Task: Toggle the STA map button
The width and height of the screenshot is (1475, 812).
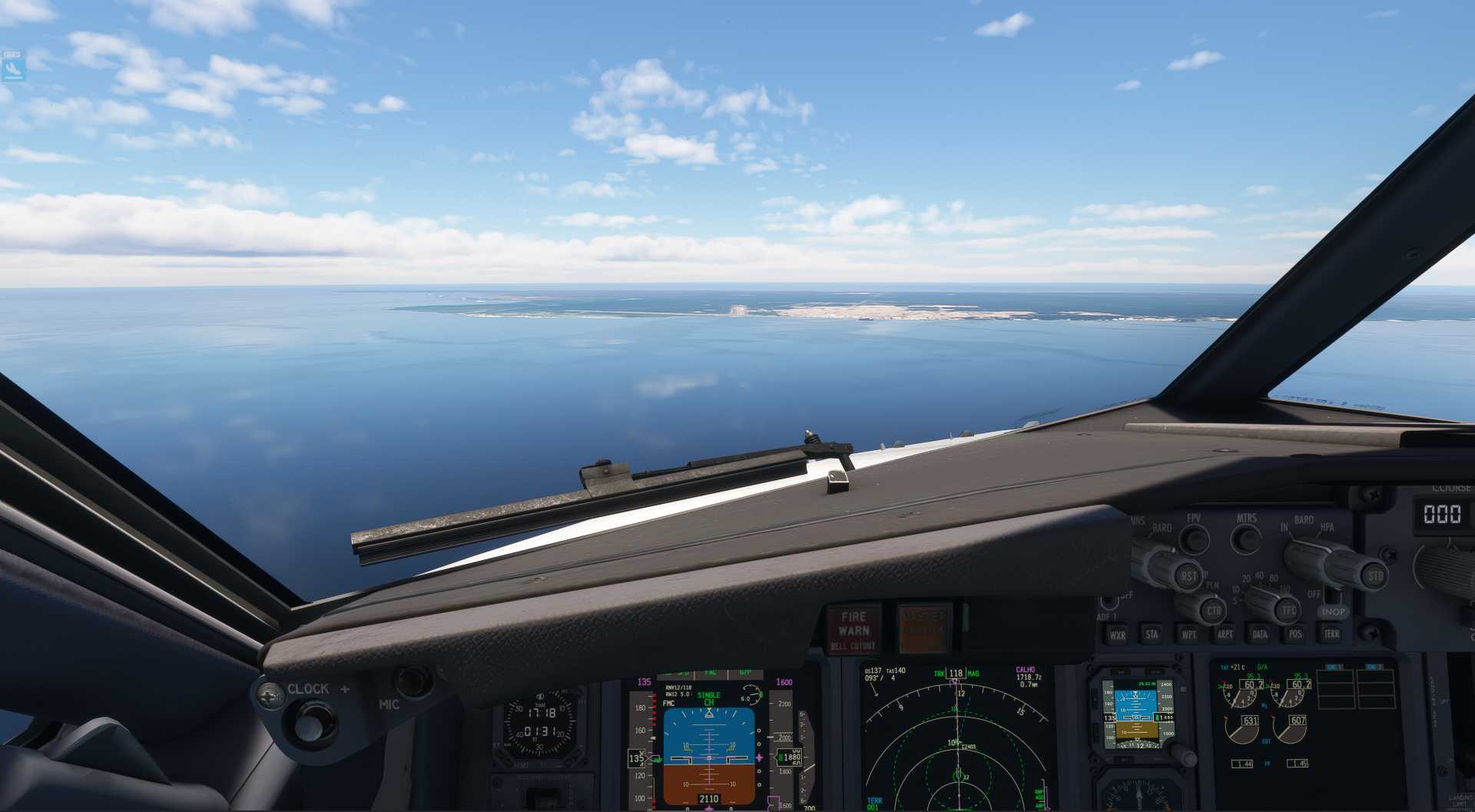Action: pos(1152,635)
